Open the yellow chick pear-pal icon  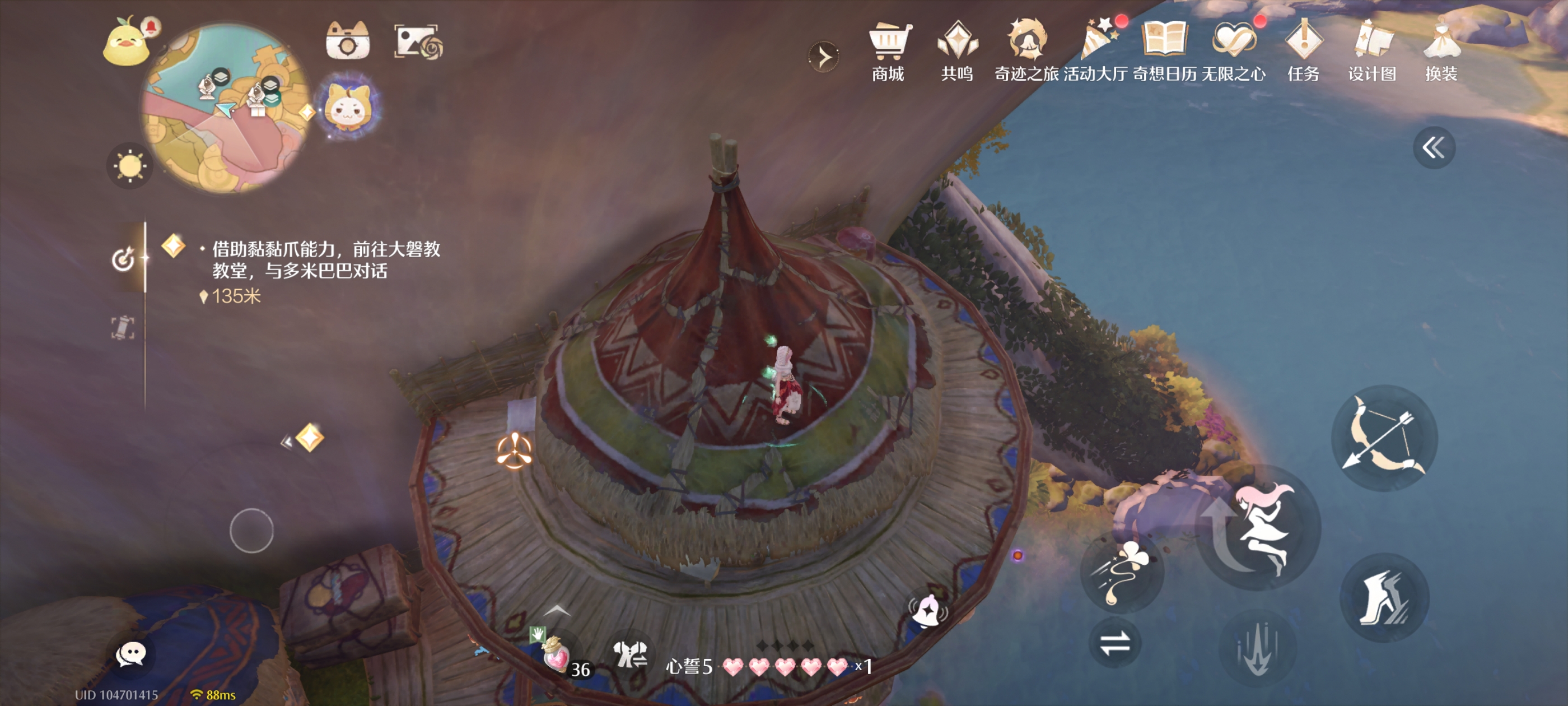pos(127,43)
